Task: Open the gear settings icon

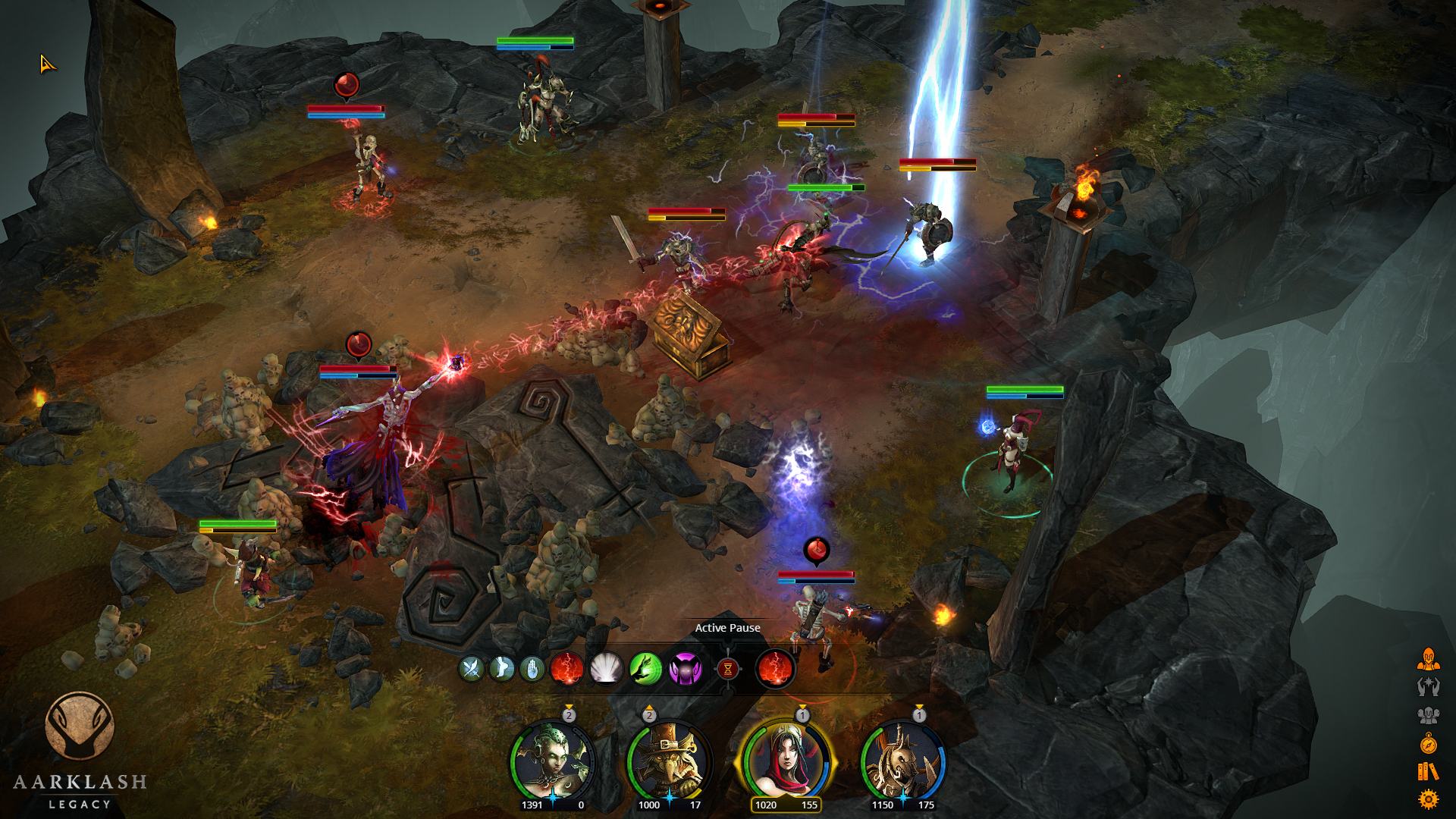Action: pos(1428,799)
